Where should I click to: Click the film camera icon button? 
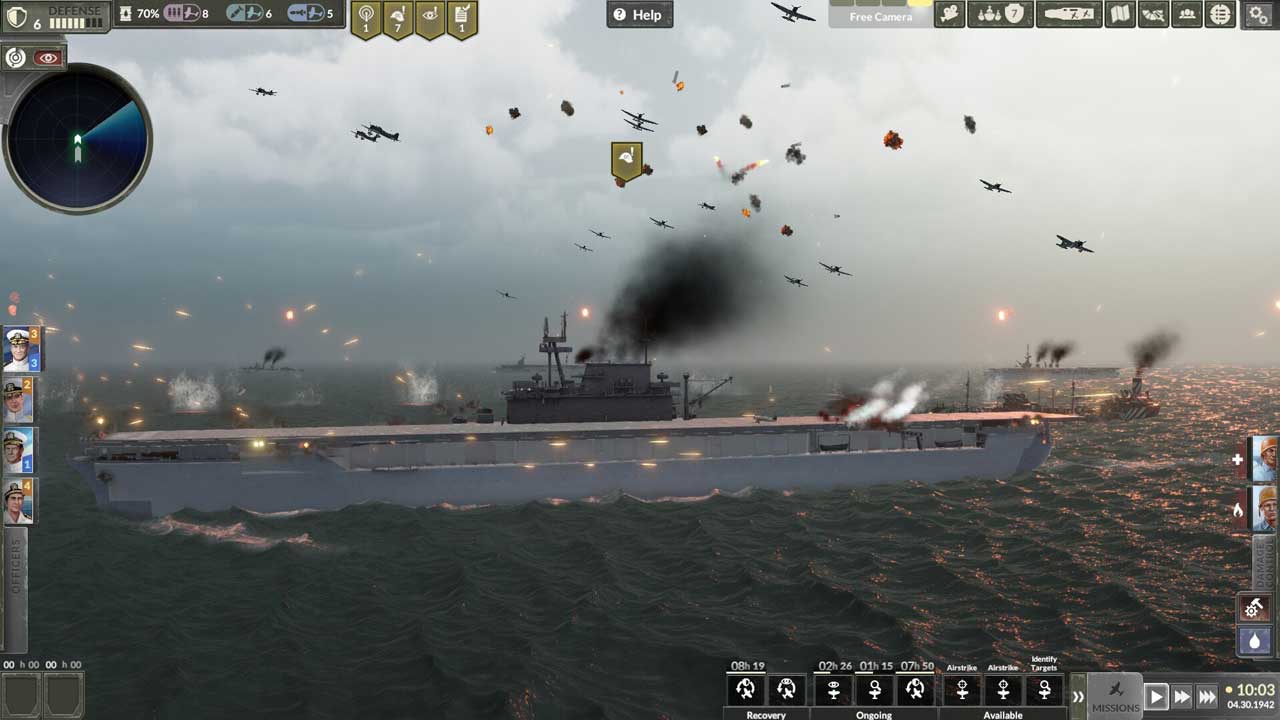click(949, 15)
